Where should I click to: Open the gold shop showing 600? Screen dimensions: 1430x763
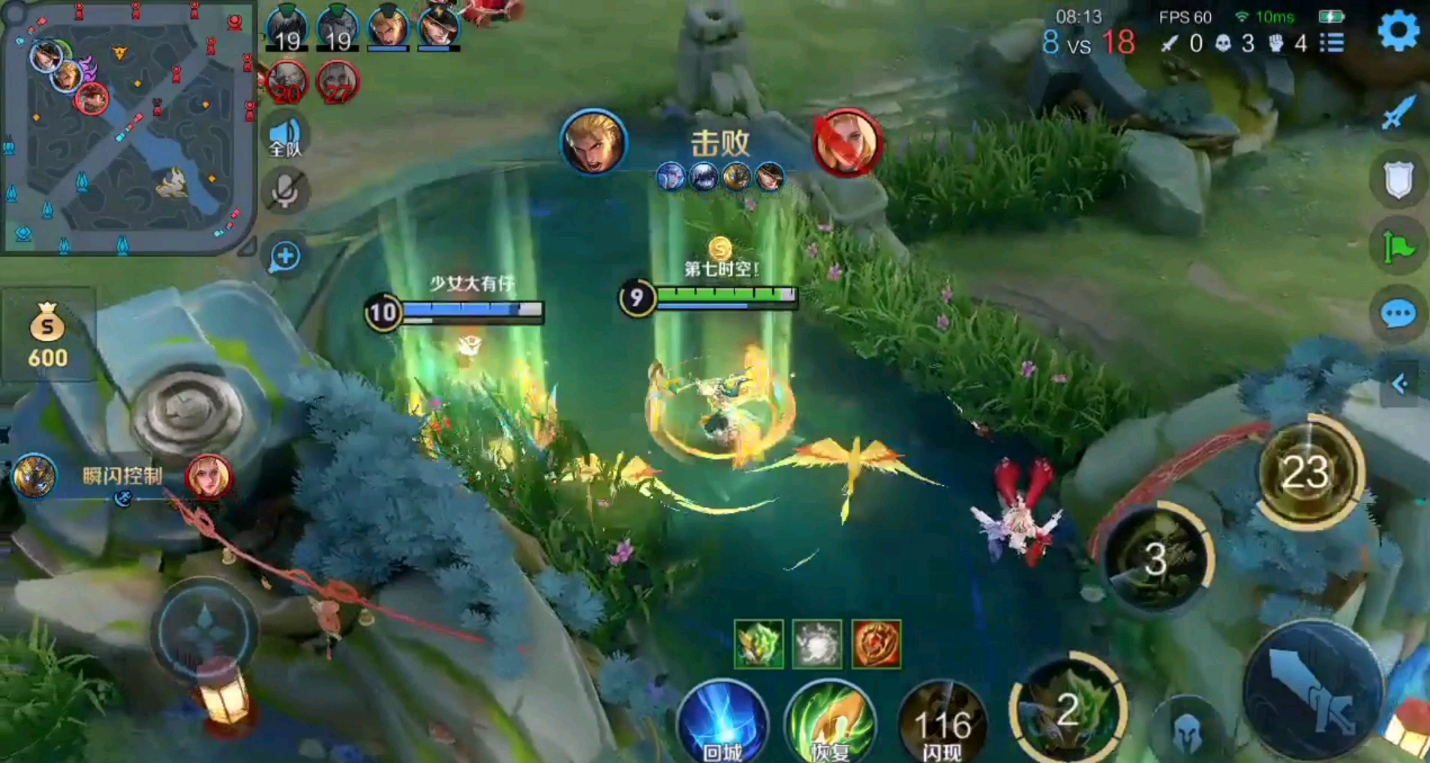tap(47, 336)
